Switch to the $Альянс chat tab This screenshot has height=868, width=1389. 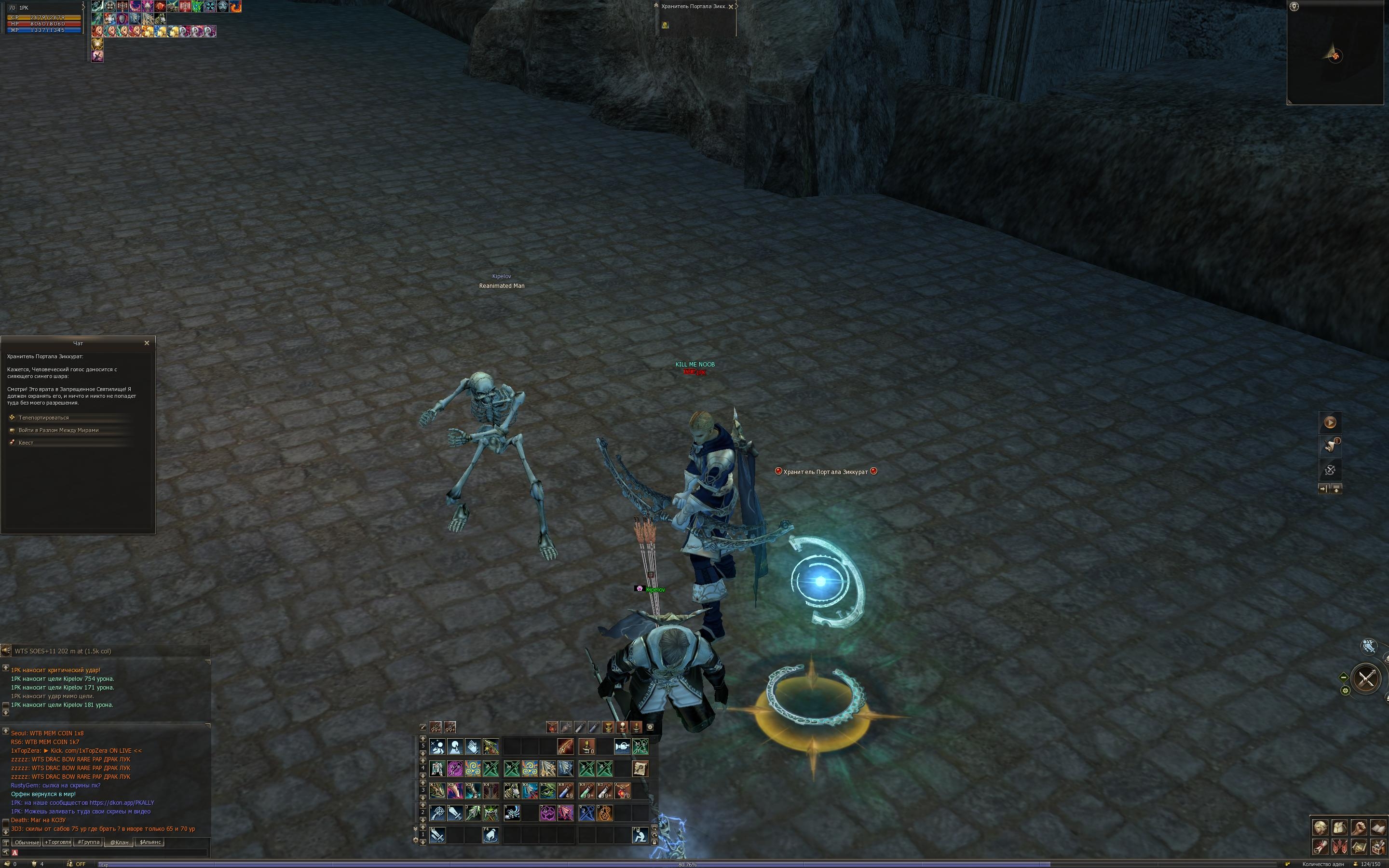pos(150,842)
